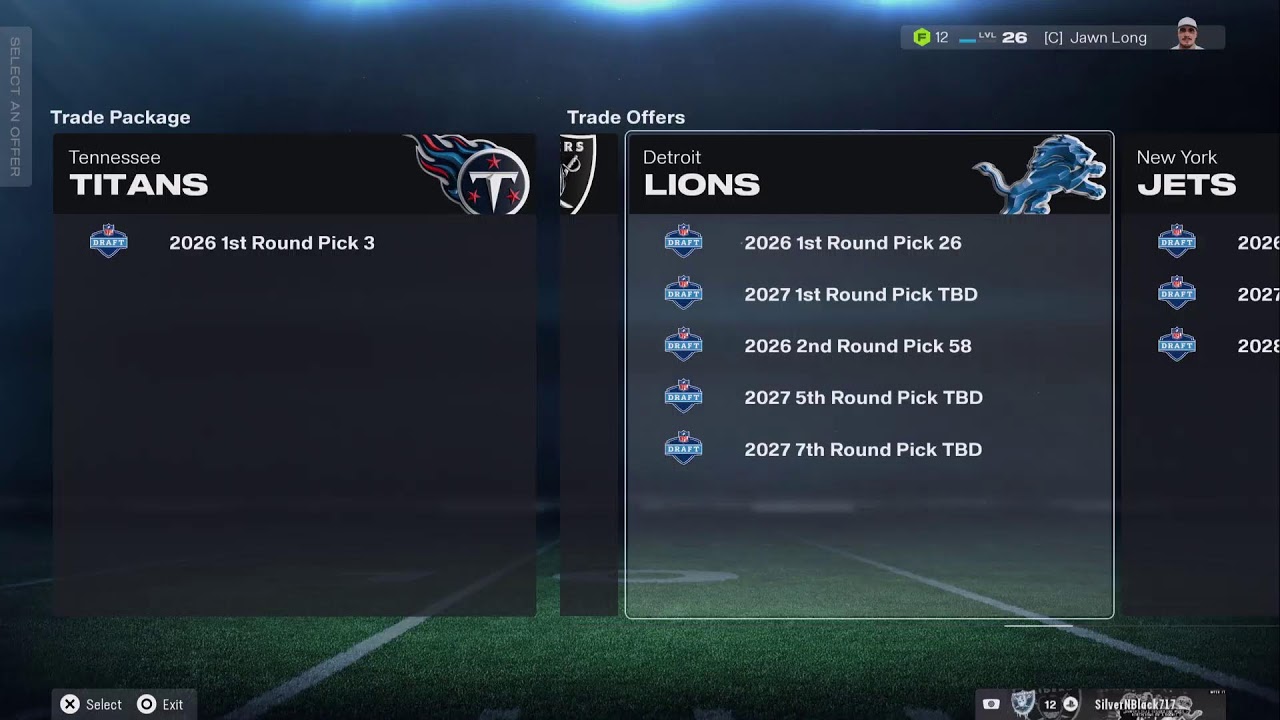Click the draft badge beside 2027 5th Round Pick TBD
Screen dimensions: 1280x720
click(x=683, y=397)
